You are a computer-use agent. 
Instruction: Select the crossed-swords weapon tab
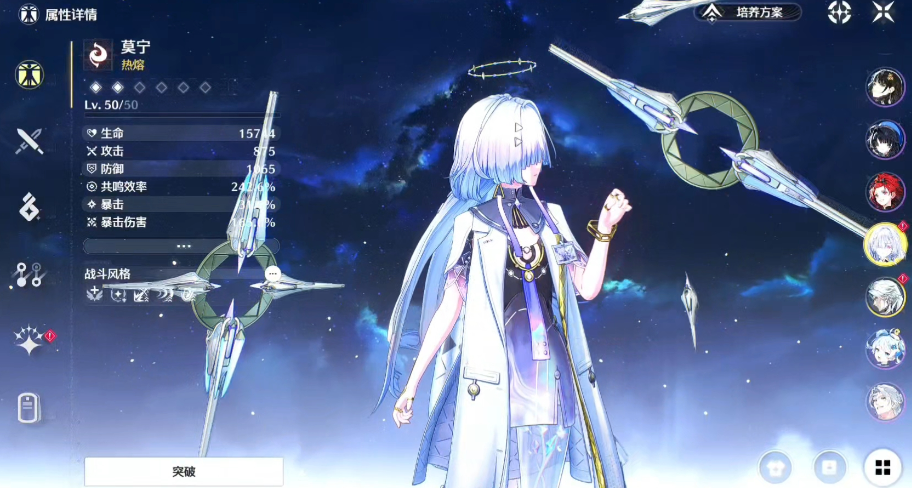tap(29, 141)
